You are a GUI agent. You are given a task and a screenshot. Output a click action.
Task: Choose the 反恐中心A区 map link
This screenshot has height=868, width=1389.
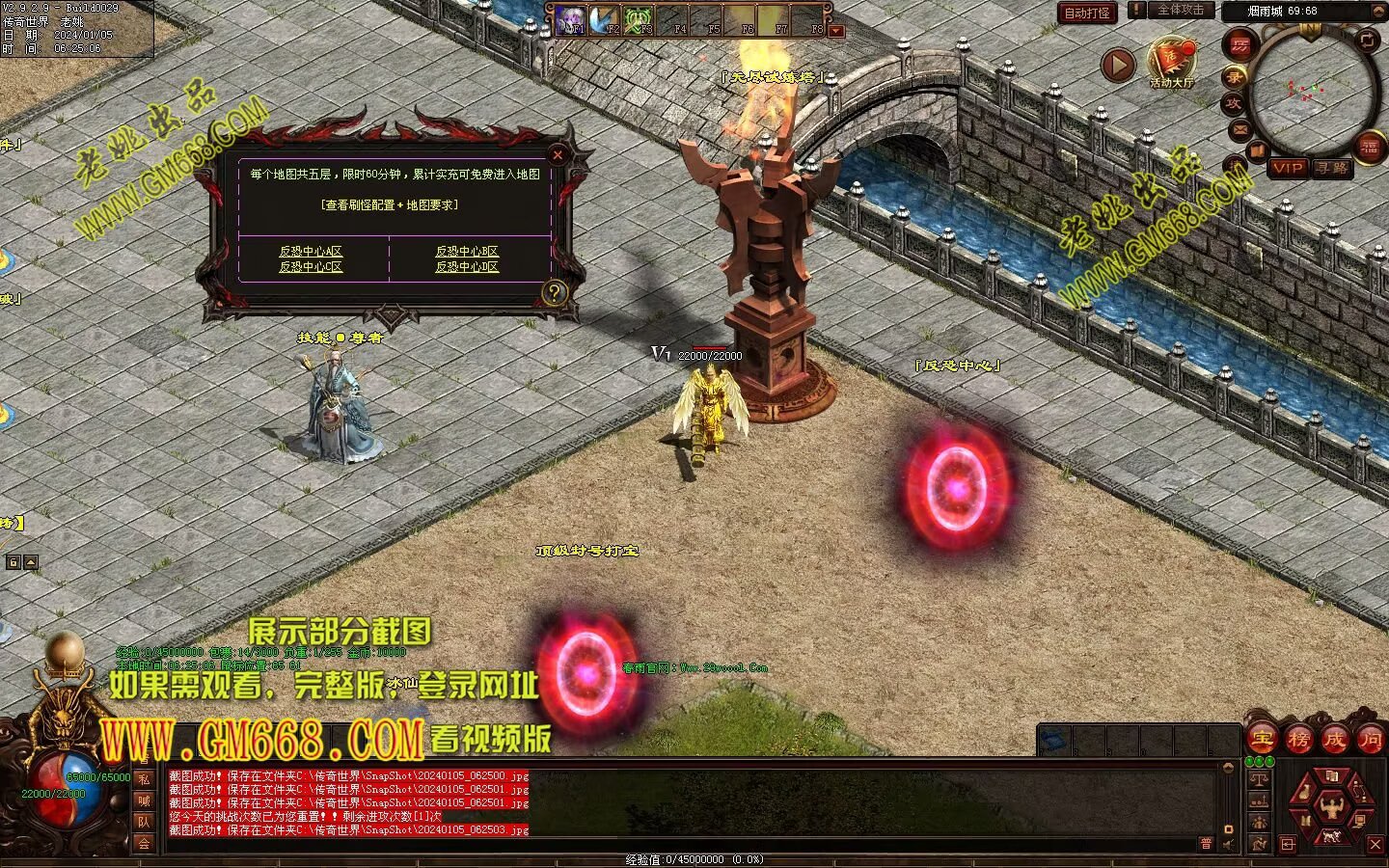(x=311, y=251)
